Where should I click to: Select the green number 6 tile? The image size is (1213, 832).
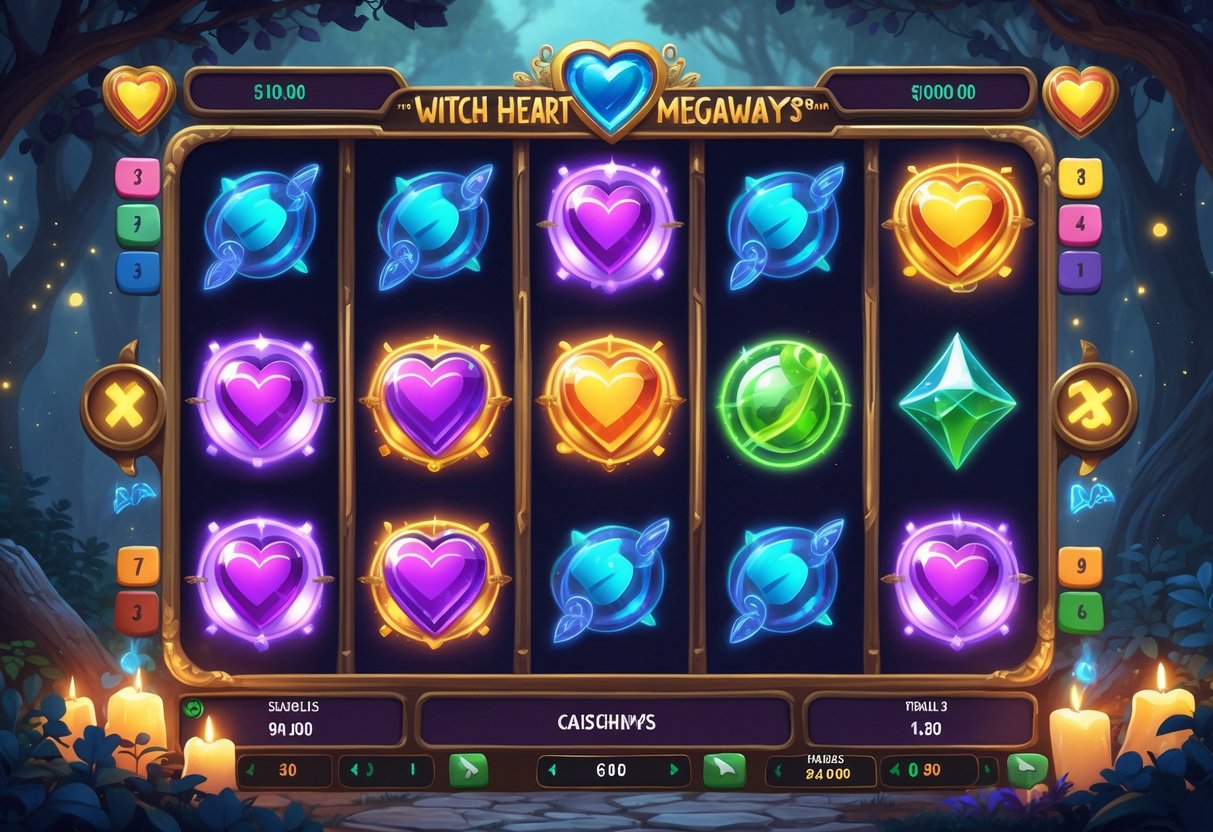click(1080, 612)
